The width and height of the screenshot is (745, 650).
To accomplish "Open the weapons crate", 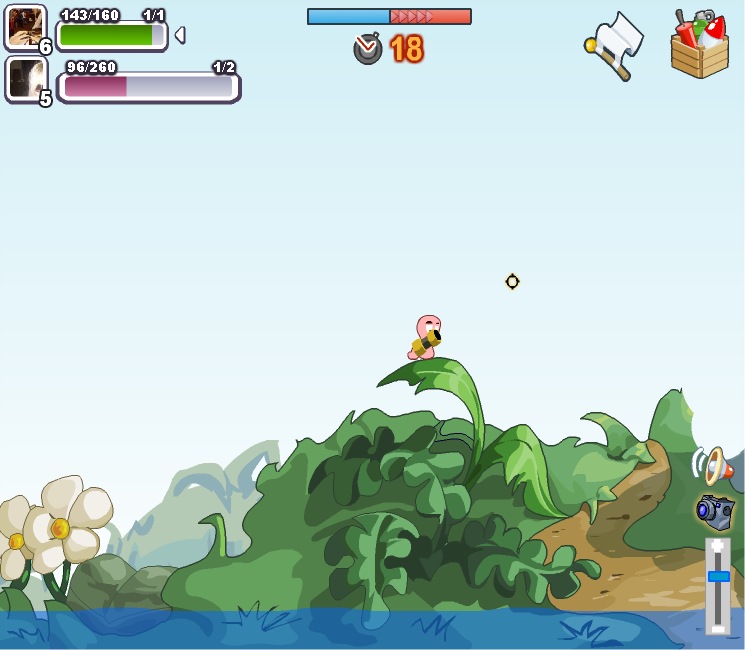I will pos(699,45).
